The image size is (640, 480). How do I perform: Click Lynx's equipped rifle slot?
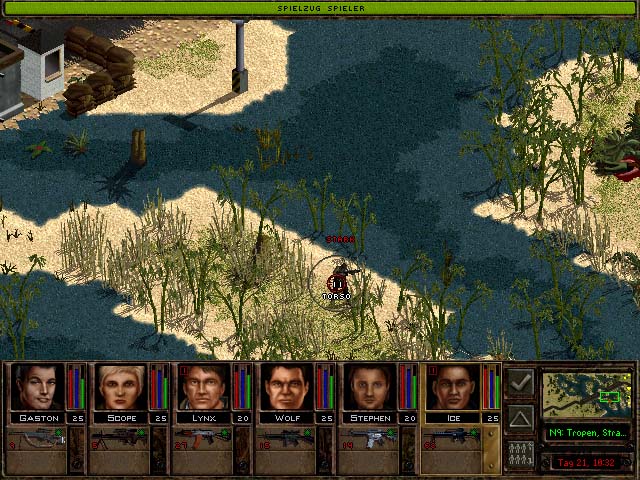[x=202, y=438]
